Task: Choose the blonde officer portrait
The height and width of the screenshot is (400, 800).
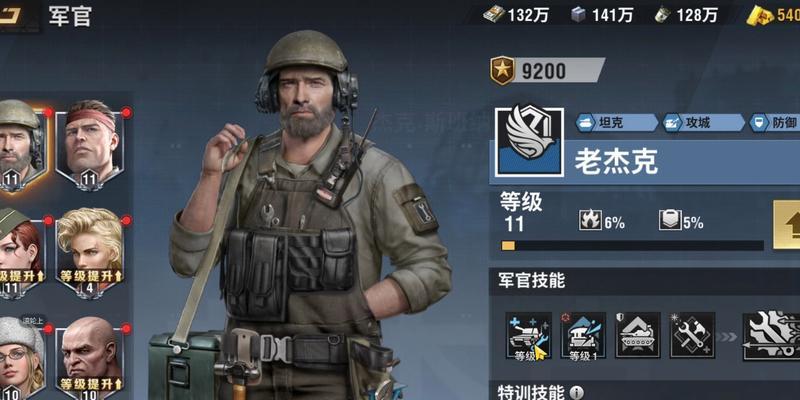Action: pyautogui.click(x=90, y=252)
